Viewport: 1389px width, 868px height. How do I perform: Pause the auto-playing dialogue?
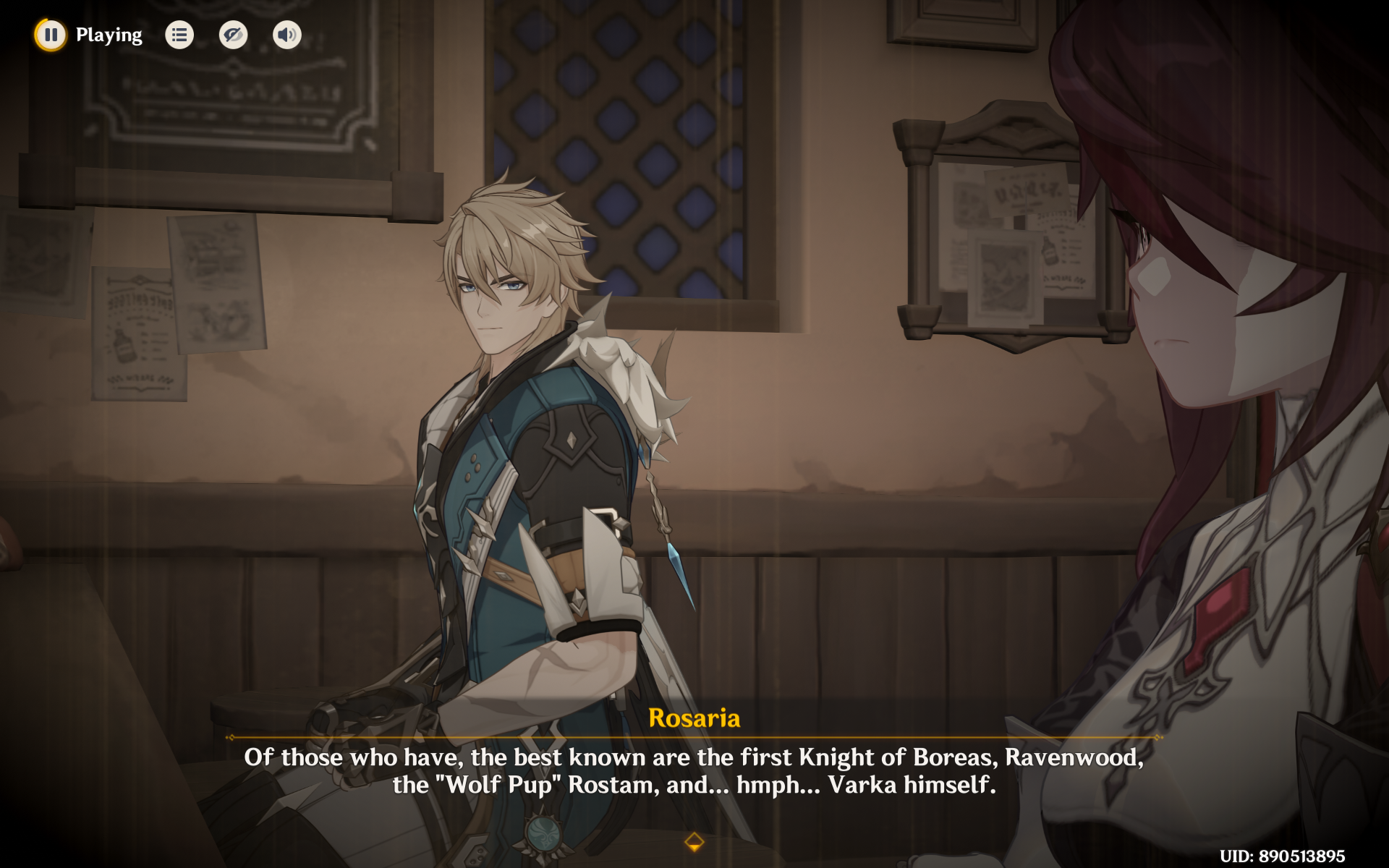(51, 35)
